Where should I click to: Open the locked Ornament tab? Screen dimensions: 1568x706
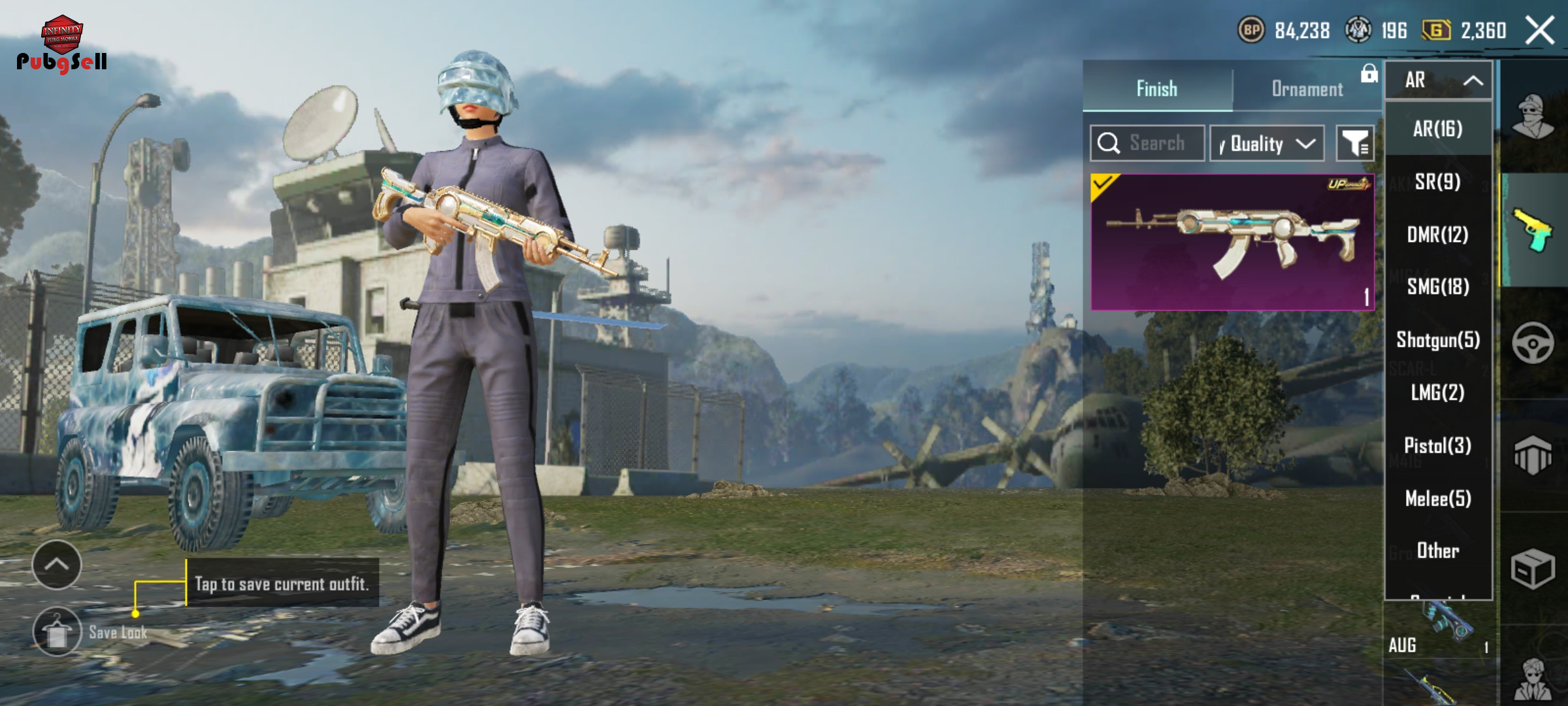pyautogui.click(x=1307, y=89)
